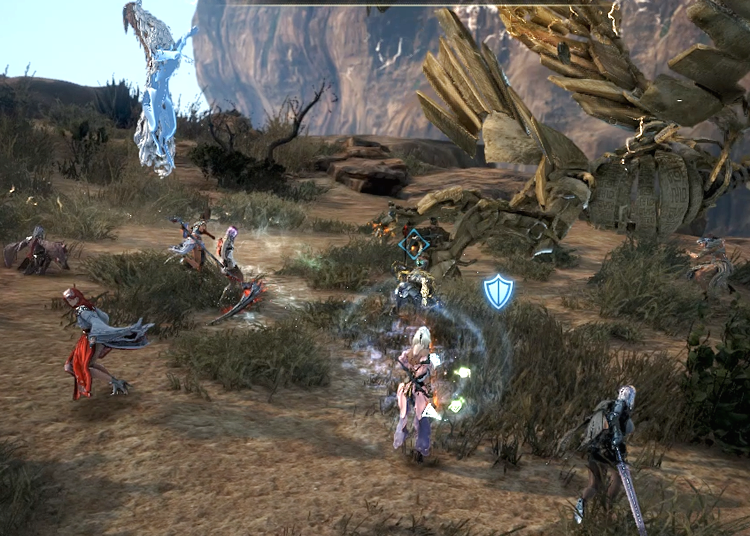
Task: Select the diamond target lock-on marker
Action: [414, 245]
